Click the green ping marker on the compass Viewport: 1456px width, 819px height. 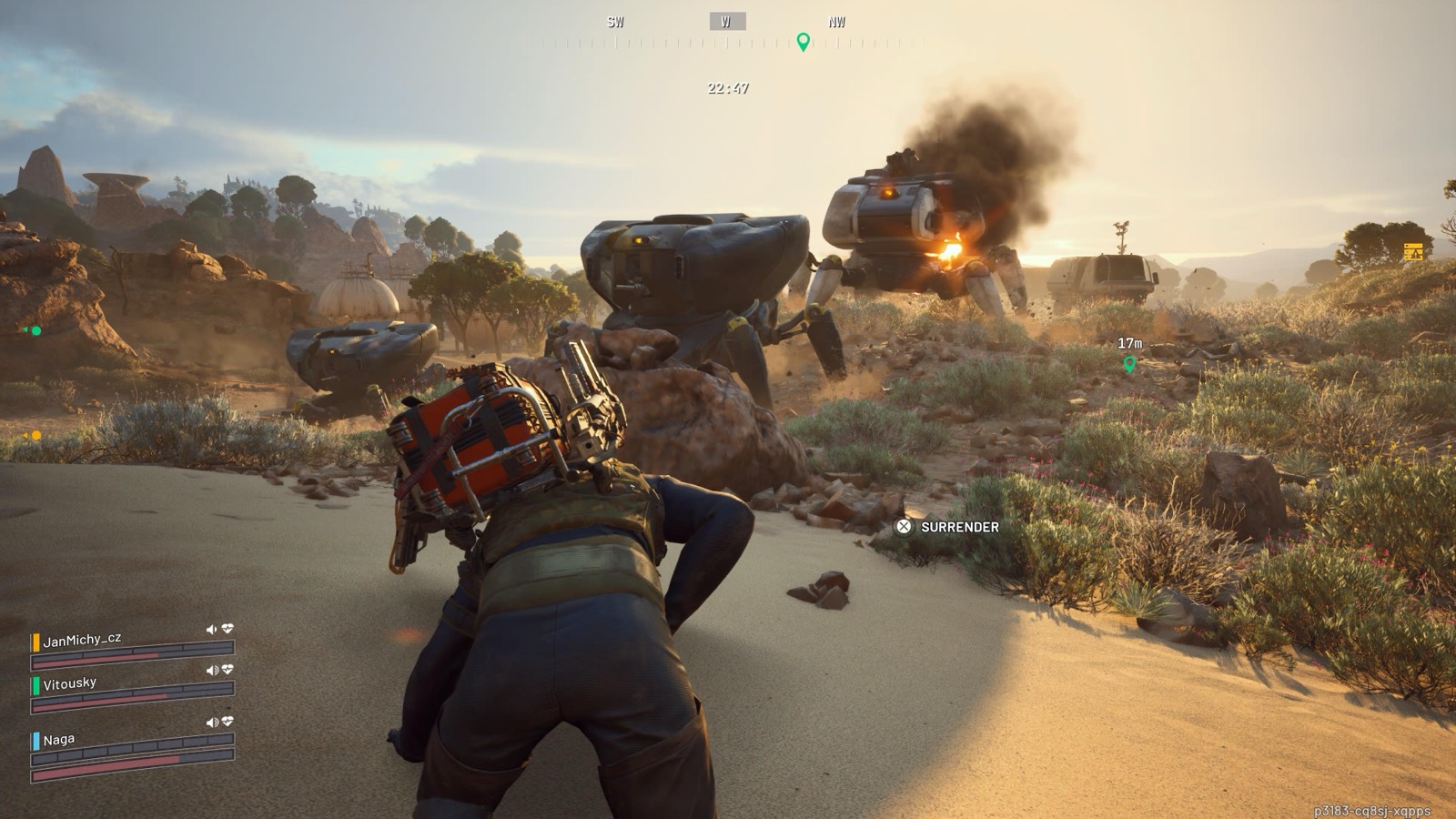click(x=803, y=42)
